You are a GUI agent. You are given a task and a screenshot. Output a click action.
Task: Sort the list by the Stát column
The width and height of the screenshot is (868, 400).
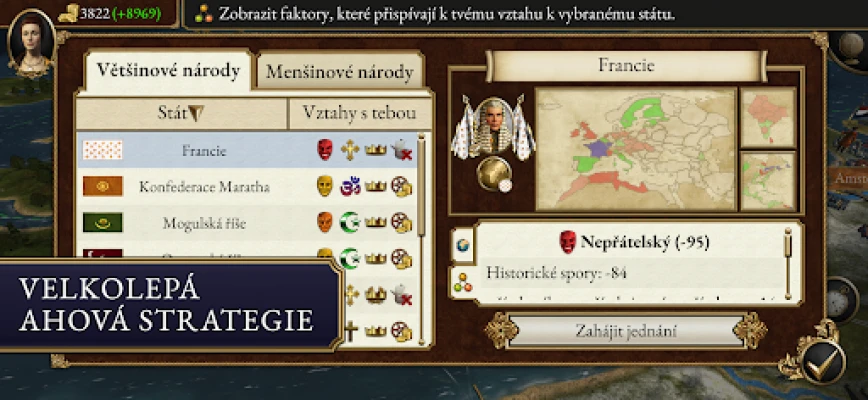[181, 113]
